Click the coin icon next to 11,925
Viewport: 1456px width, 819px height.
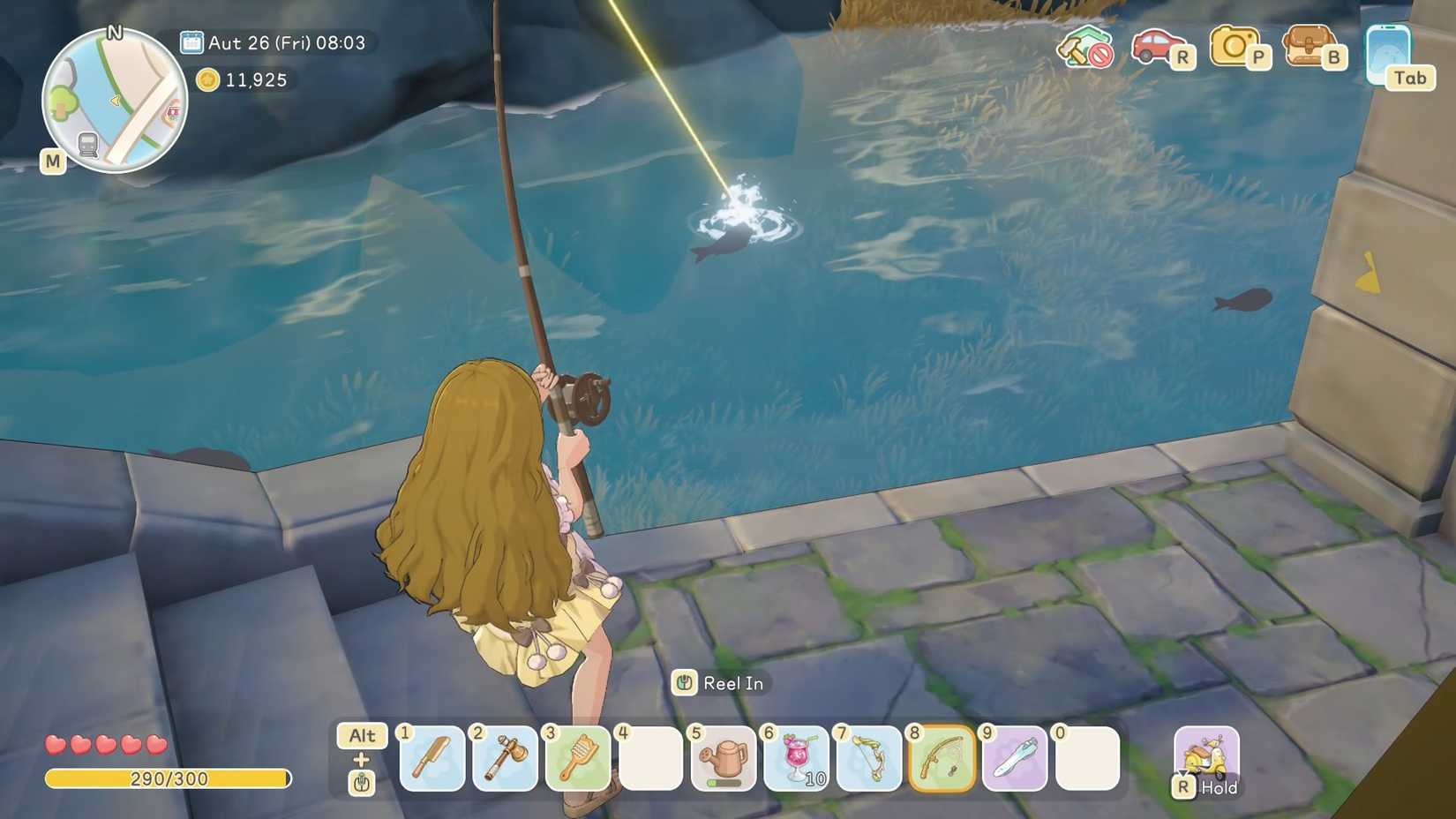[x=208, y=80]
